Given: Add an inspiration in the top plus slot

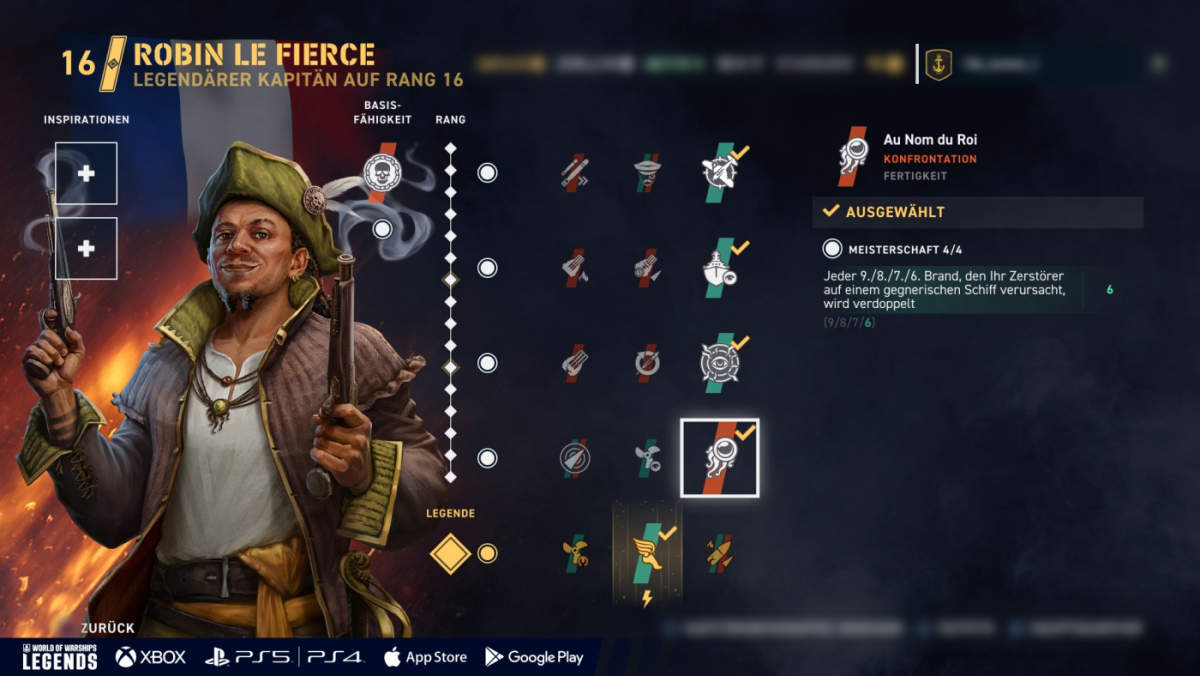Looking at the screenshot, I should point(86,173).
